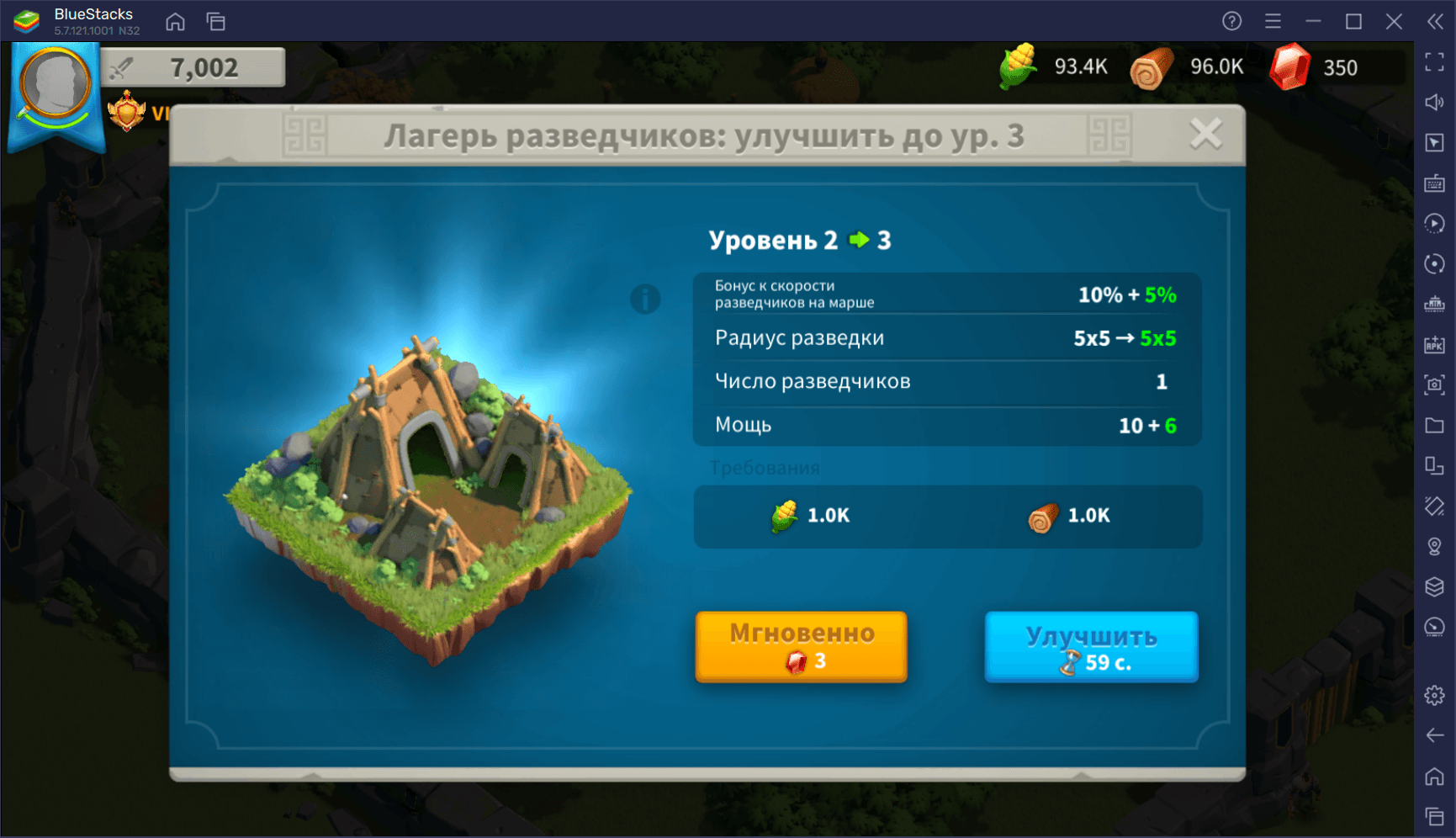Start upgrade with blue Улучшить button
The height and width of the screenshot is (838, 1456).
pos(1091,646)
